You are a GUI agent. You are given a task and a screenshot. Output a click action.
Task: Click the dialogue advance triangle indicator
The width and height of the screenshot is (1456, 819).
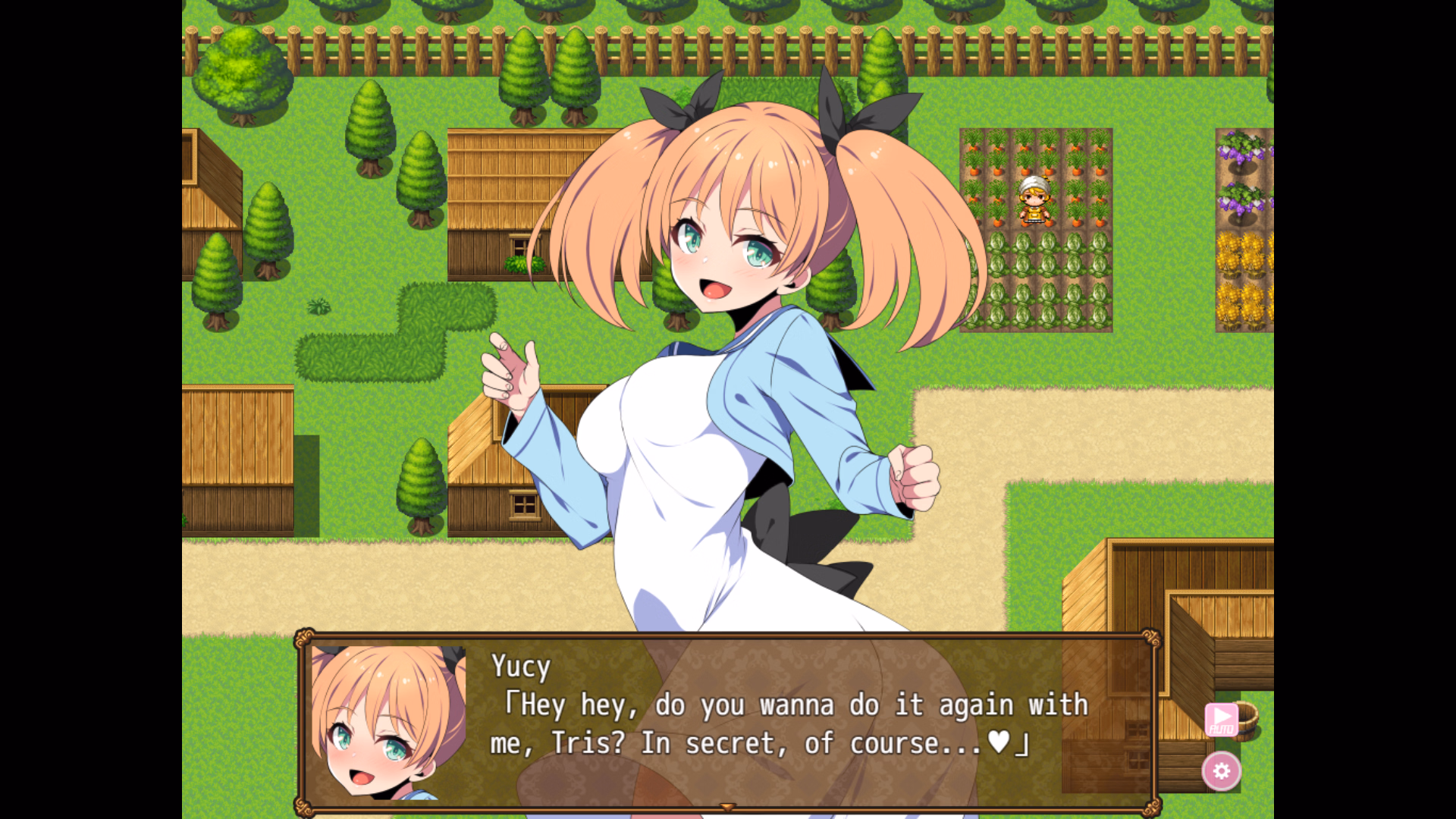click(x=727, y=808)
